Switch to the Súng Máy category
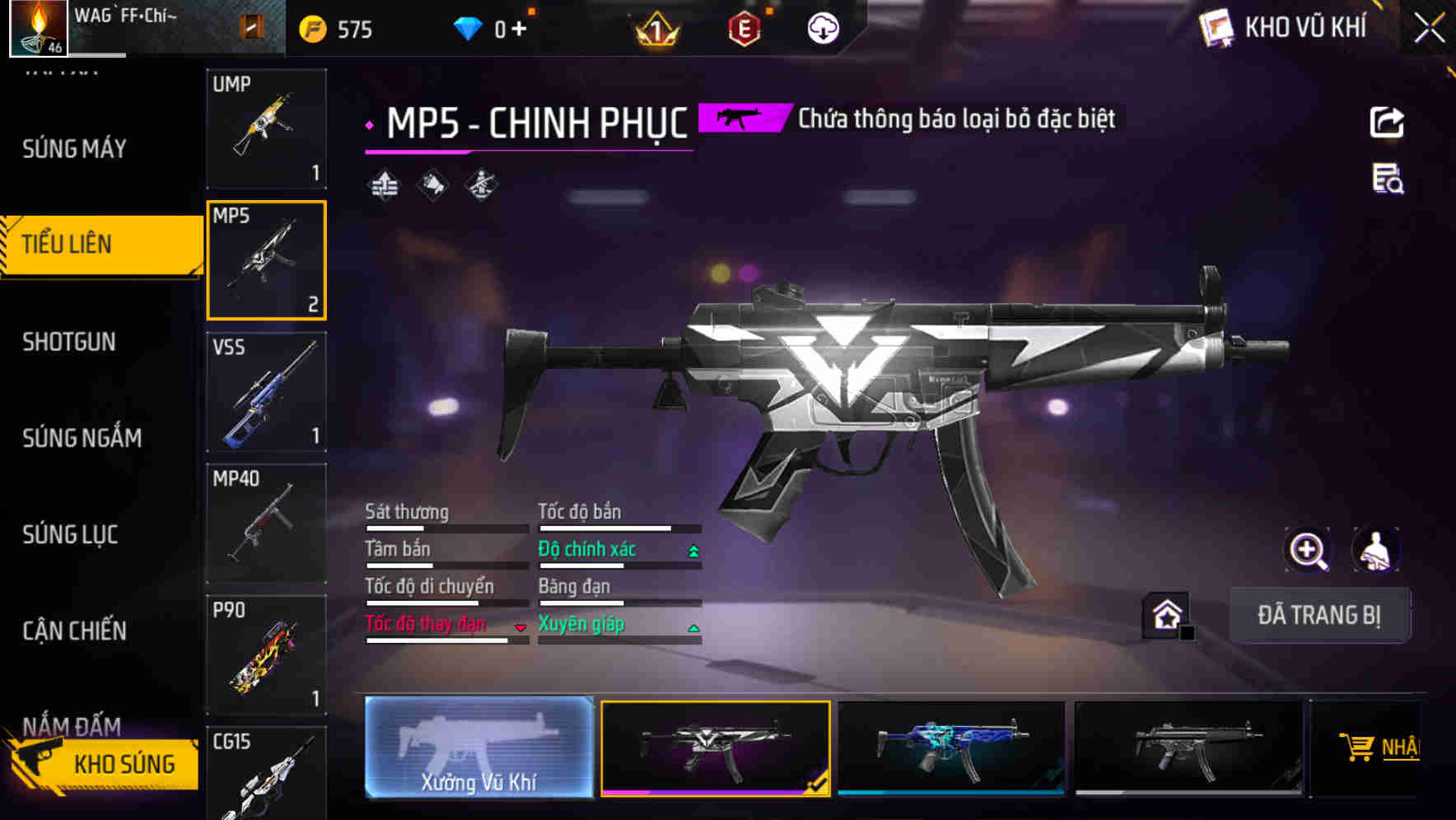The width and height of the screenshot is (1456, 820). click(x=75, y=149)
